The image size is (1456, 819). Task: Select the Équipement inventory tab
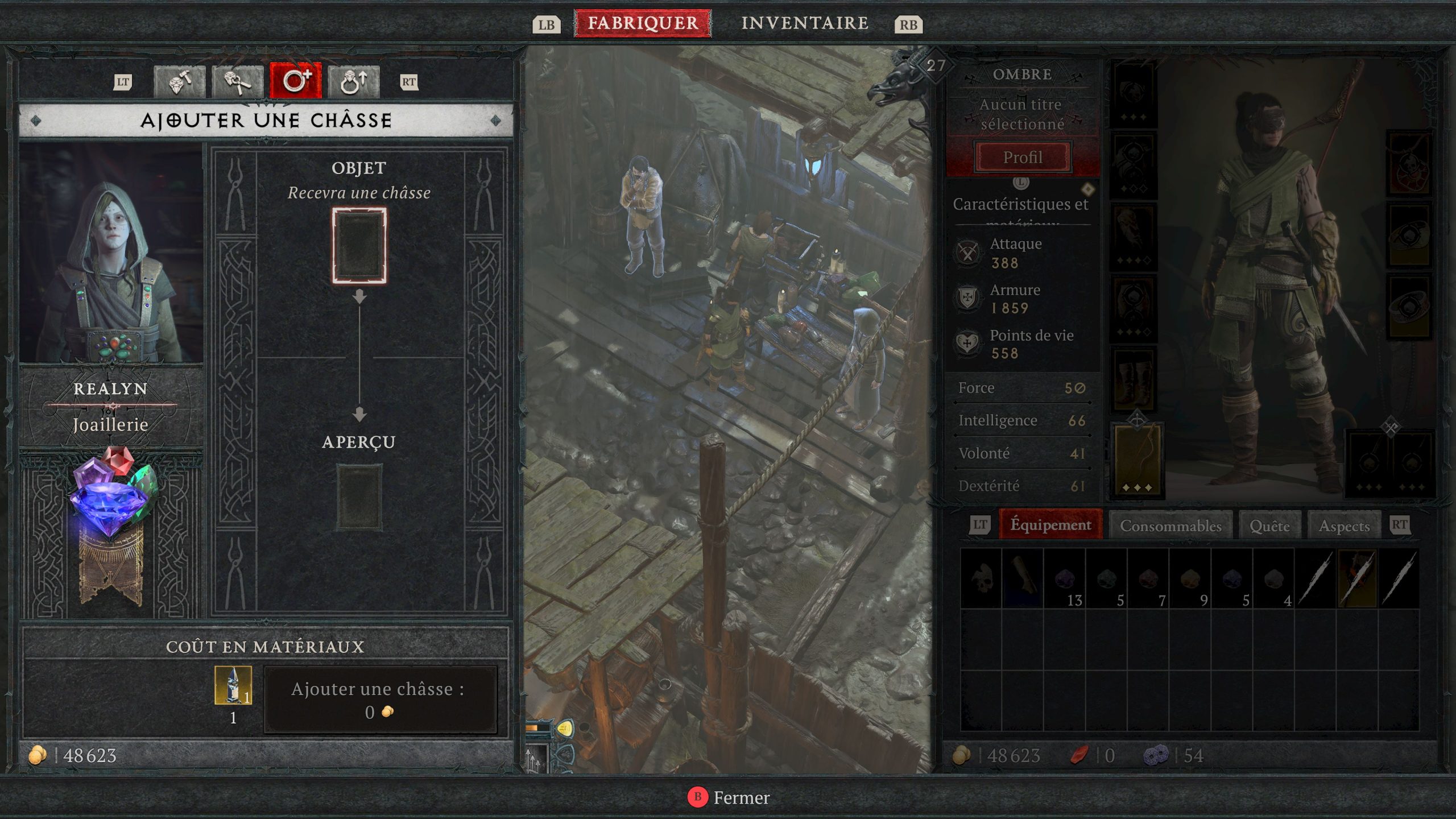(x=1050, y=524)
